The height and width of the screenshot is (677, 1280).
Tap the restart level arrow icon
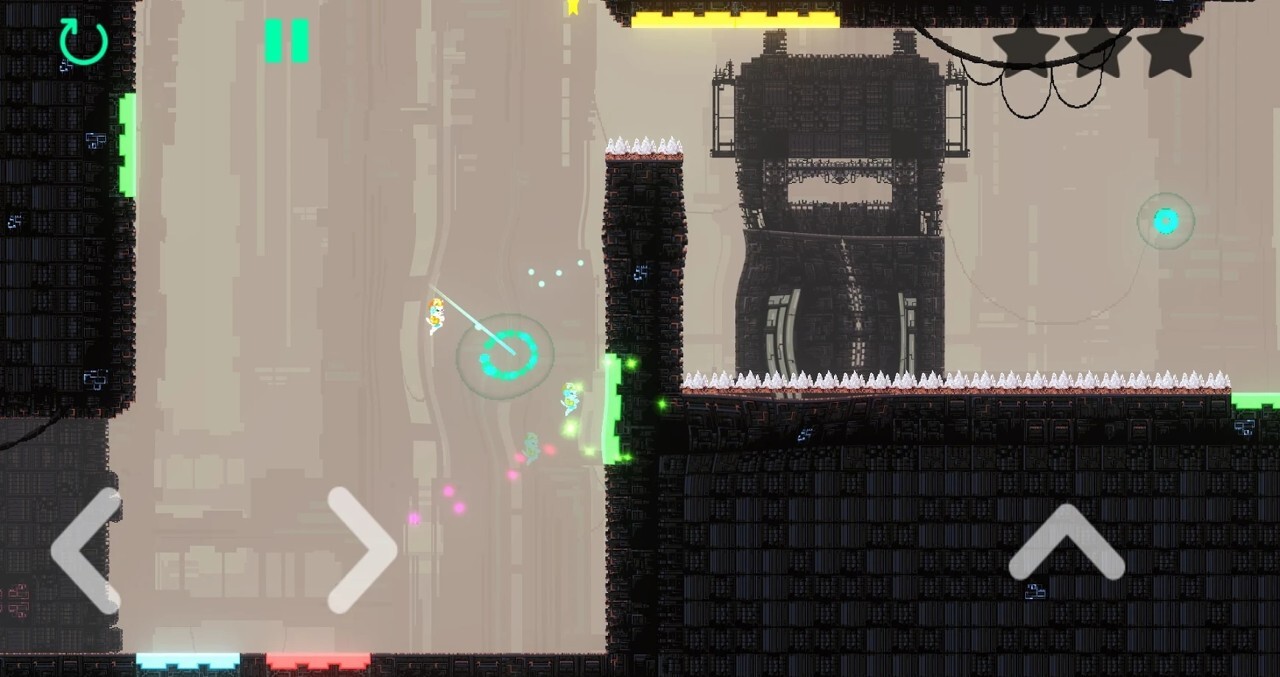click(83, 42)
